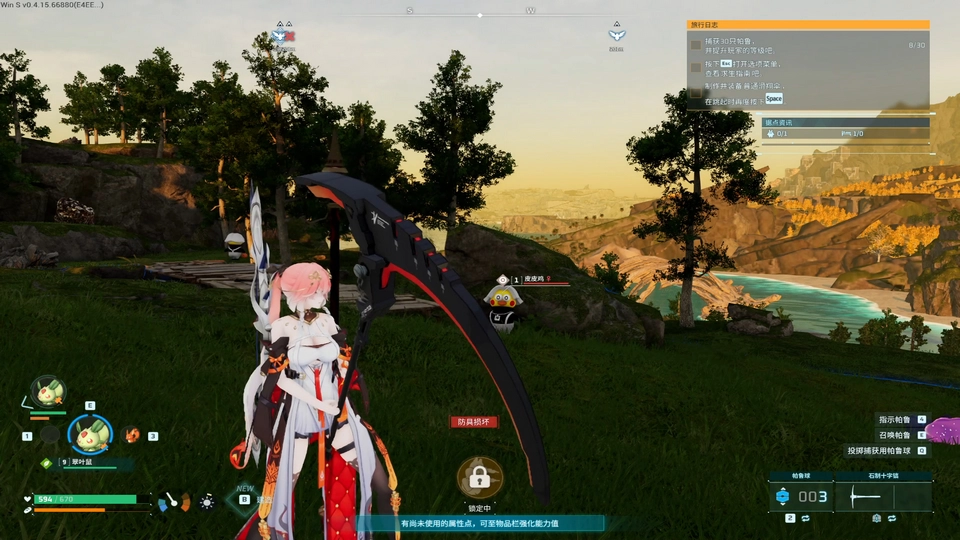Screen dimensions: 960x540
Task: Click the swap arrows under the Pal Sphere slot
Action: (x=804, y=519)
